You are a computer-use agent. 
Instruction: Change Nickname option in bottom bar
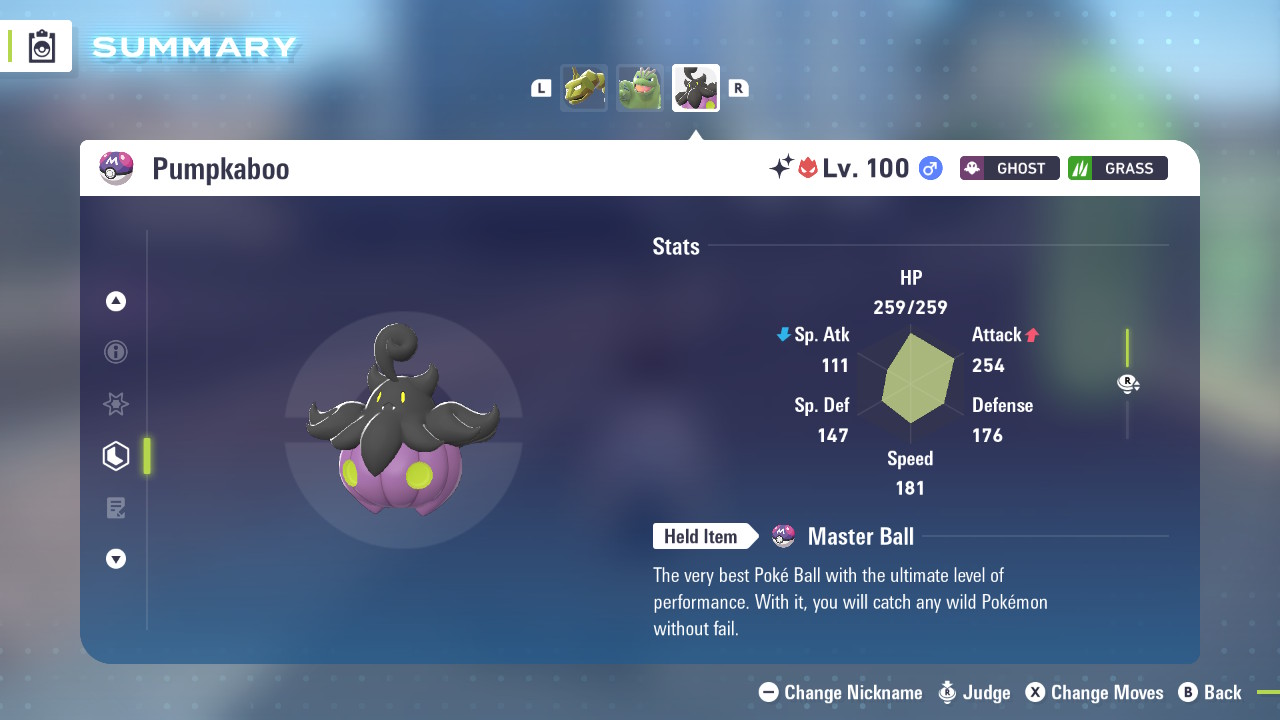841,692
